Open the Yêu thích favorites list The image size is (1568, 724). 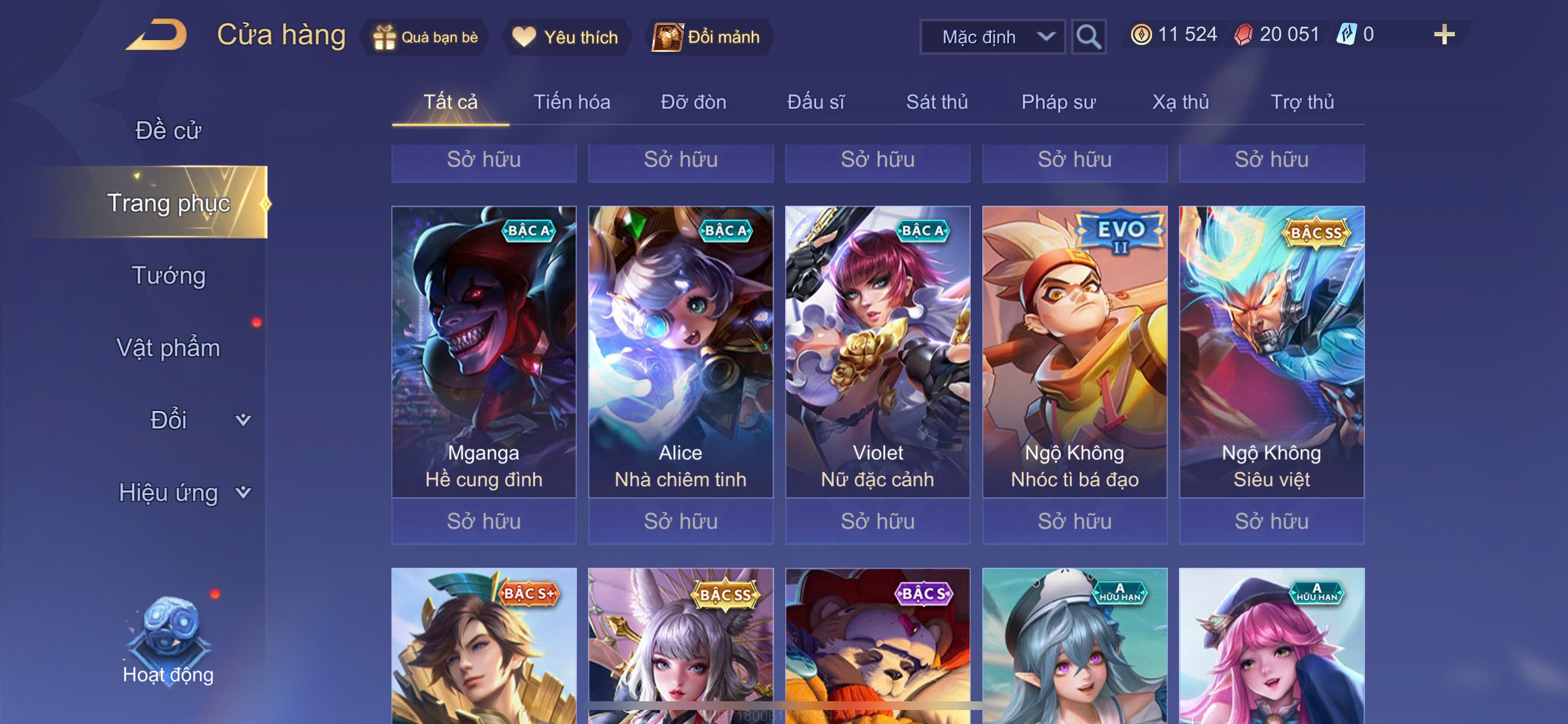click(566, 37)
